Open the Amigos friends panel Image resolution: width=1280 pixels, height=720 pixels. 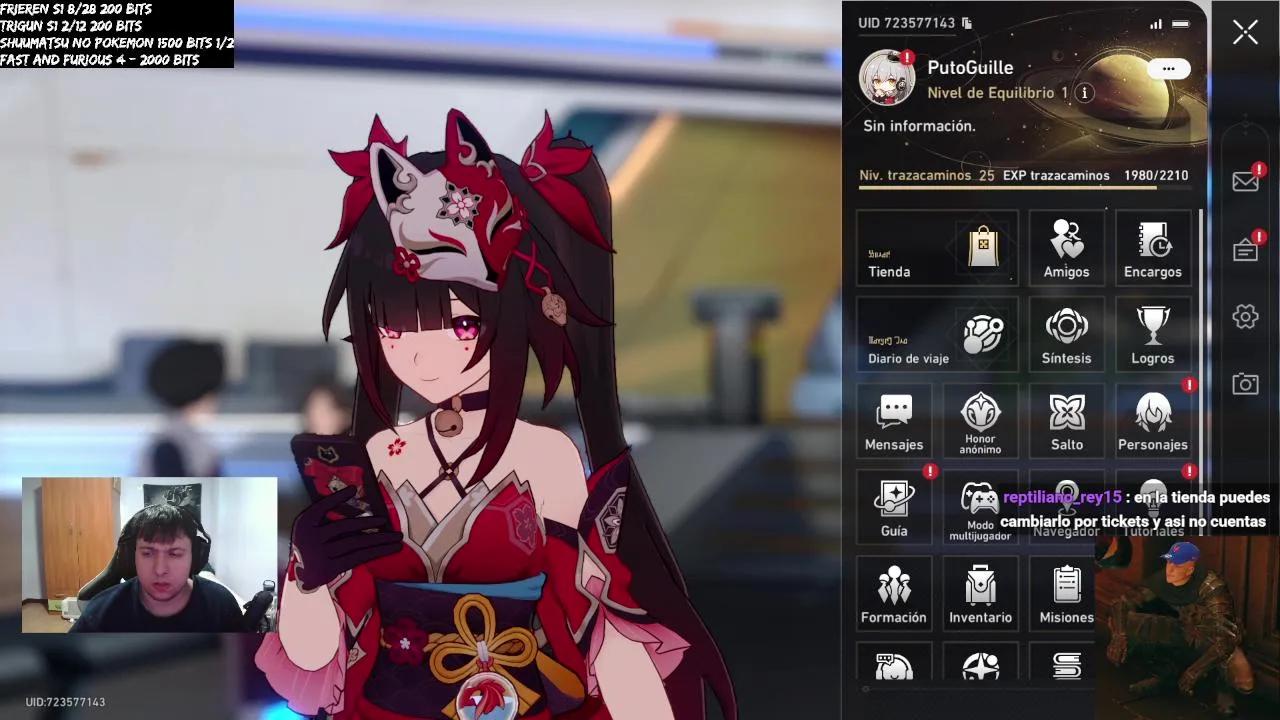click(x=1066, y=248)
